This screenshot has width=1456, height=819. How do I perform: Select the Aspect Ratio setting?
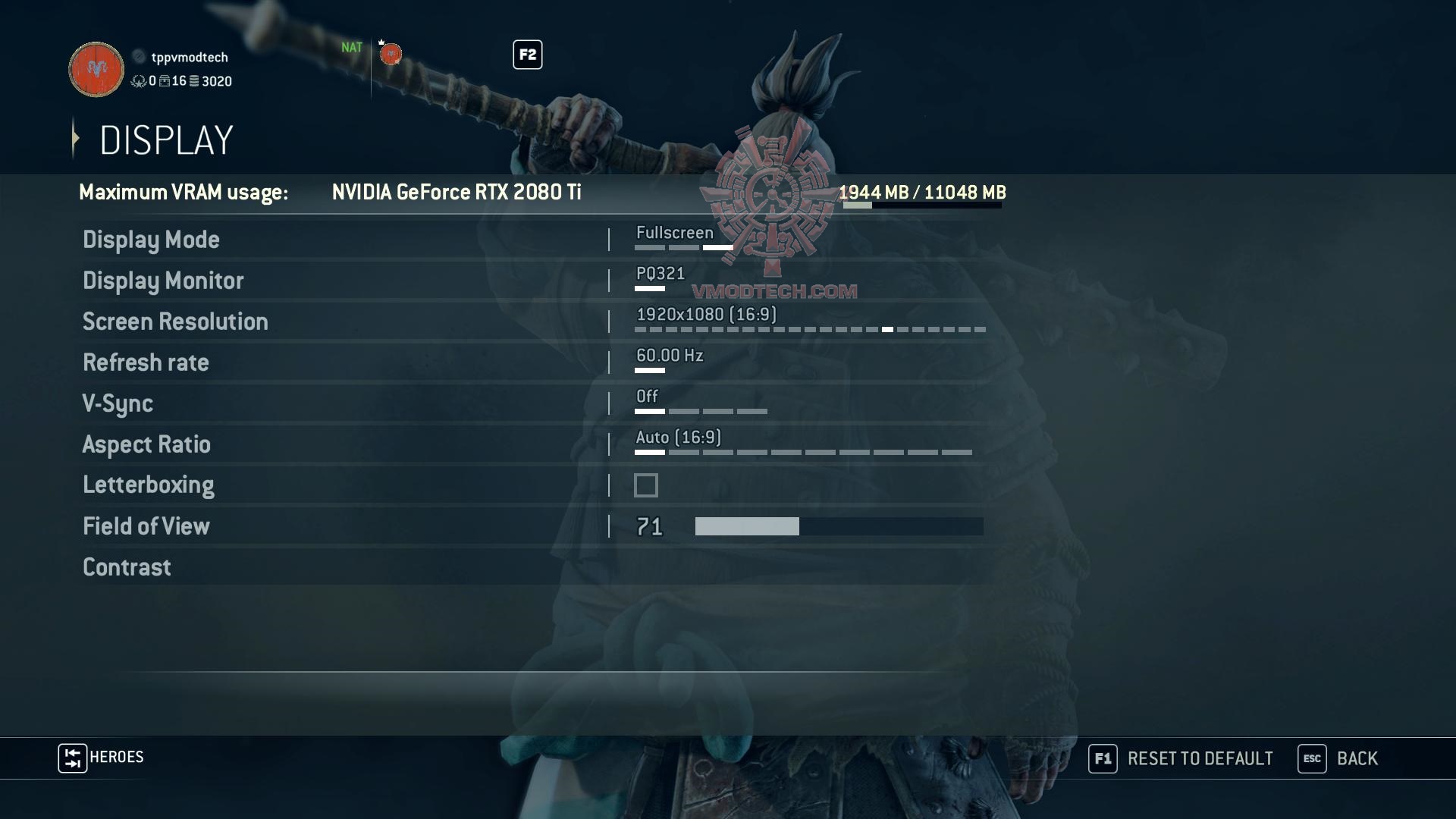click(x=146, y=444)
